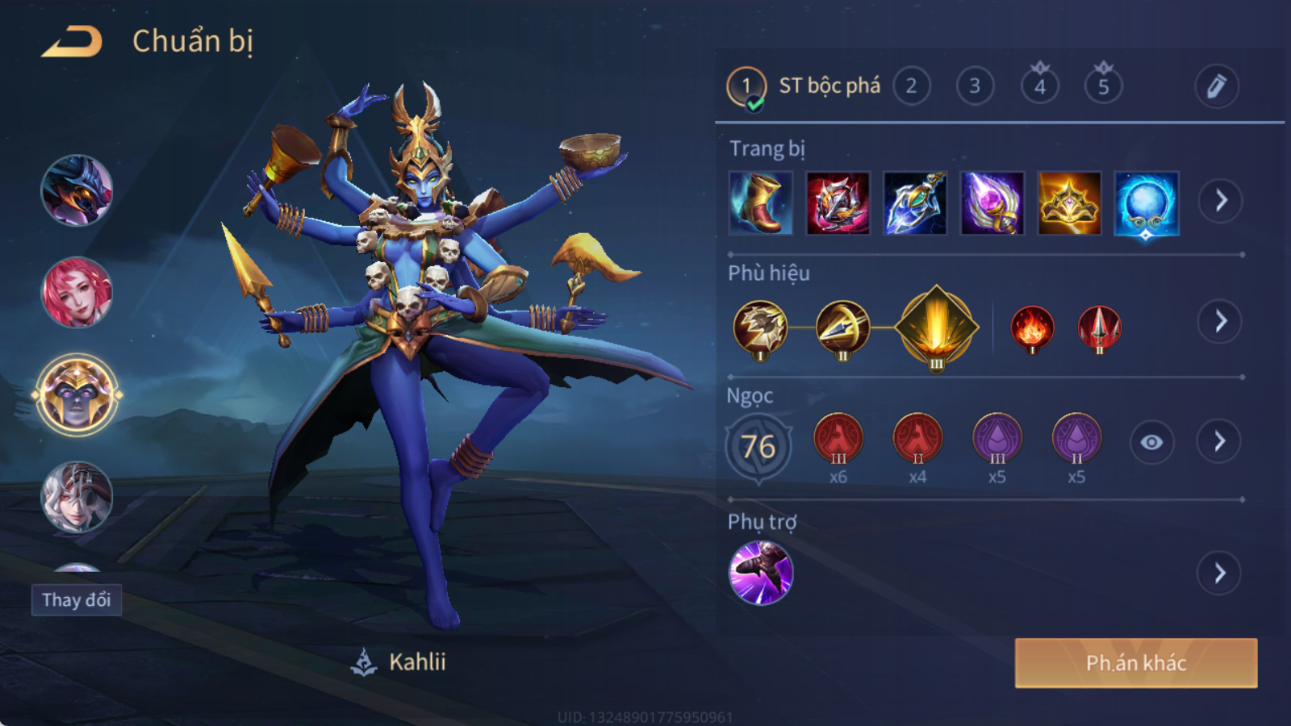This screenshot has width=1291, height=726.
Task: Click the Thay đổi change button
Action: (76, 600)
